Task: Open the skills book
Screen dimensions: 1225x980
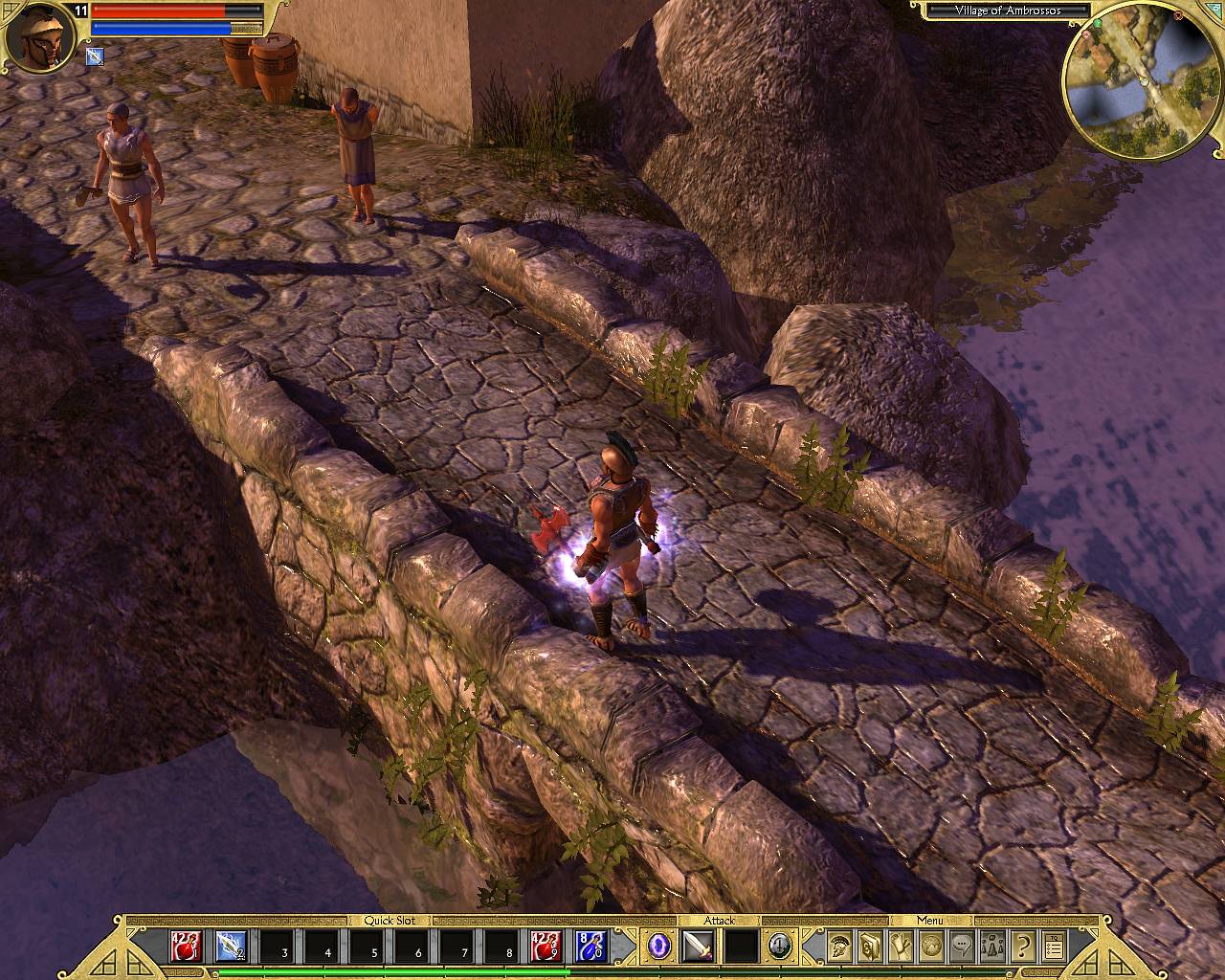Action: coord(870,947)
